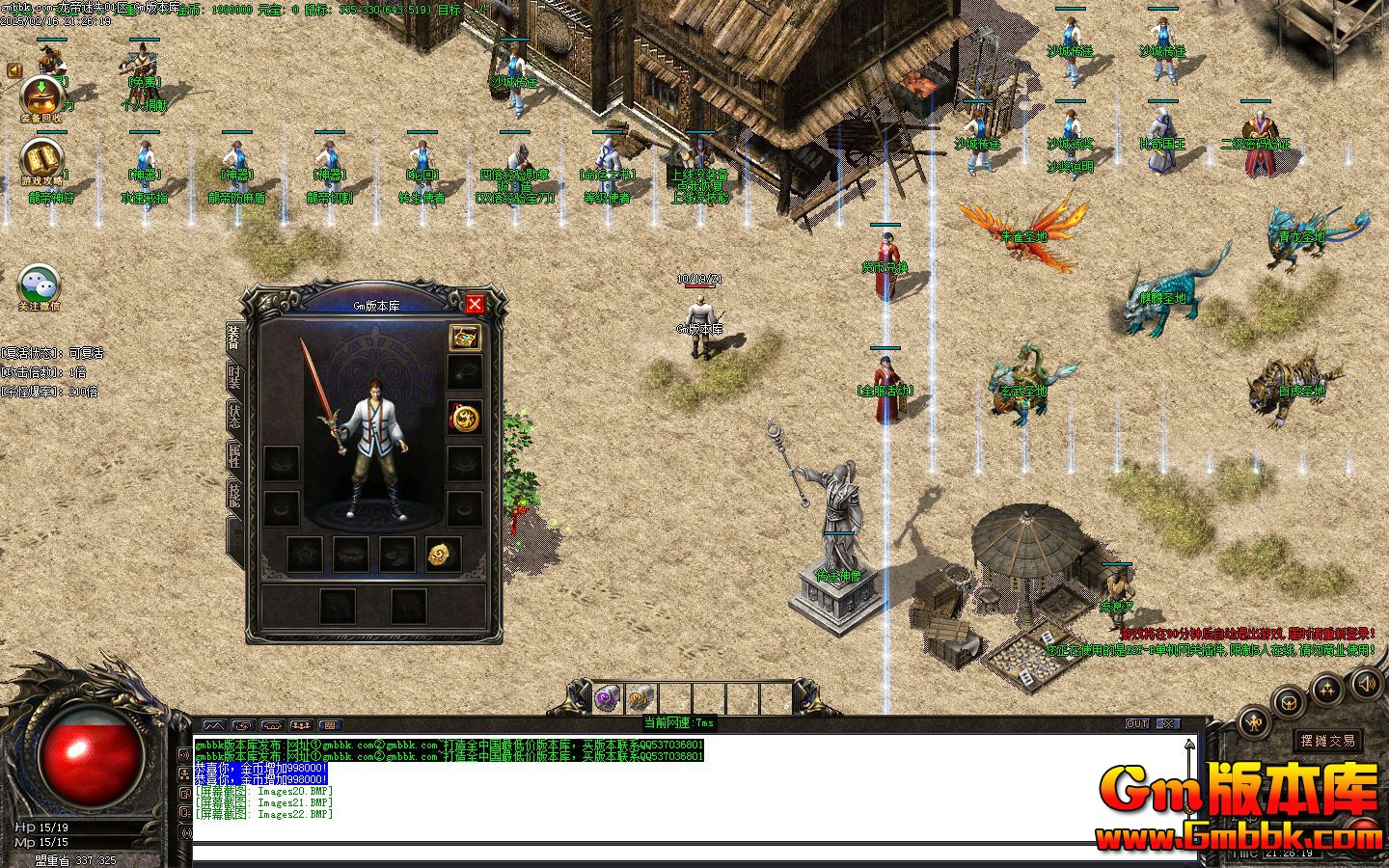1389x868 pixels.
Task: Open the 状态 (status) tab
Action: [234, 417]
